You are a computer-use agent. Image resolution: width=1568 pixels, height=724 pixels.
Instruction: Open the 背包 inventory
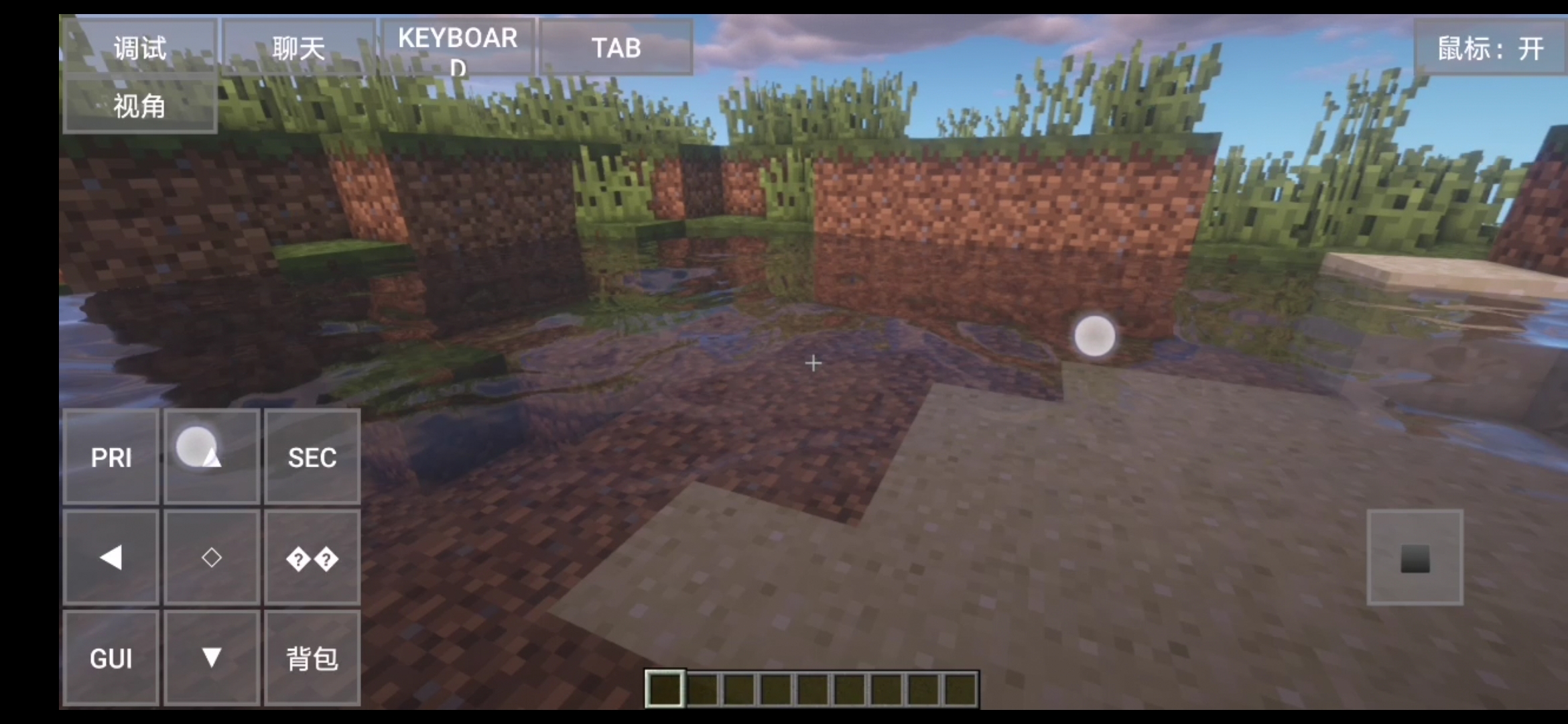[312, 658]
